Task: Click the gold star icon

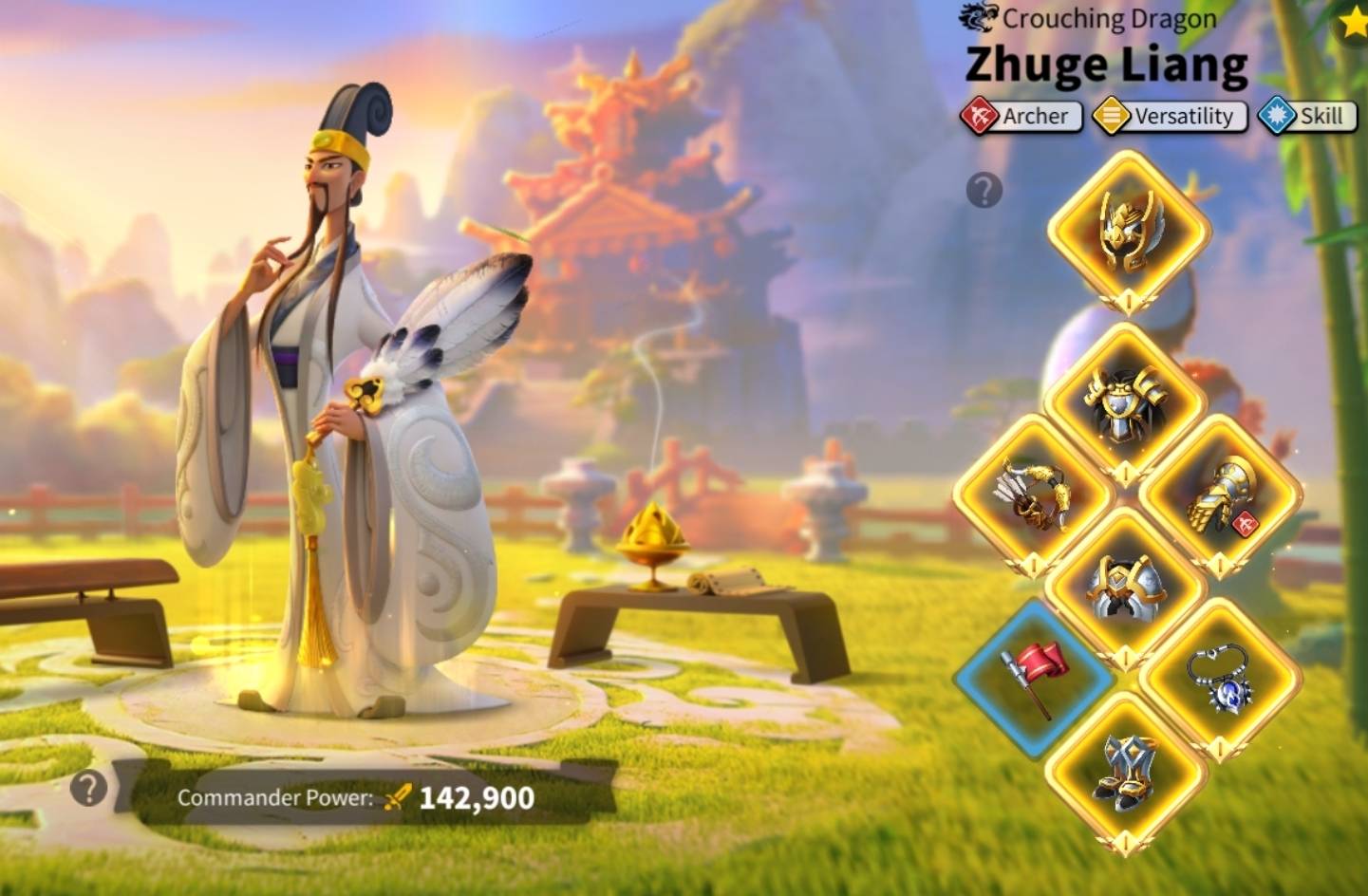Action: (x=1354, y=21)
